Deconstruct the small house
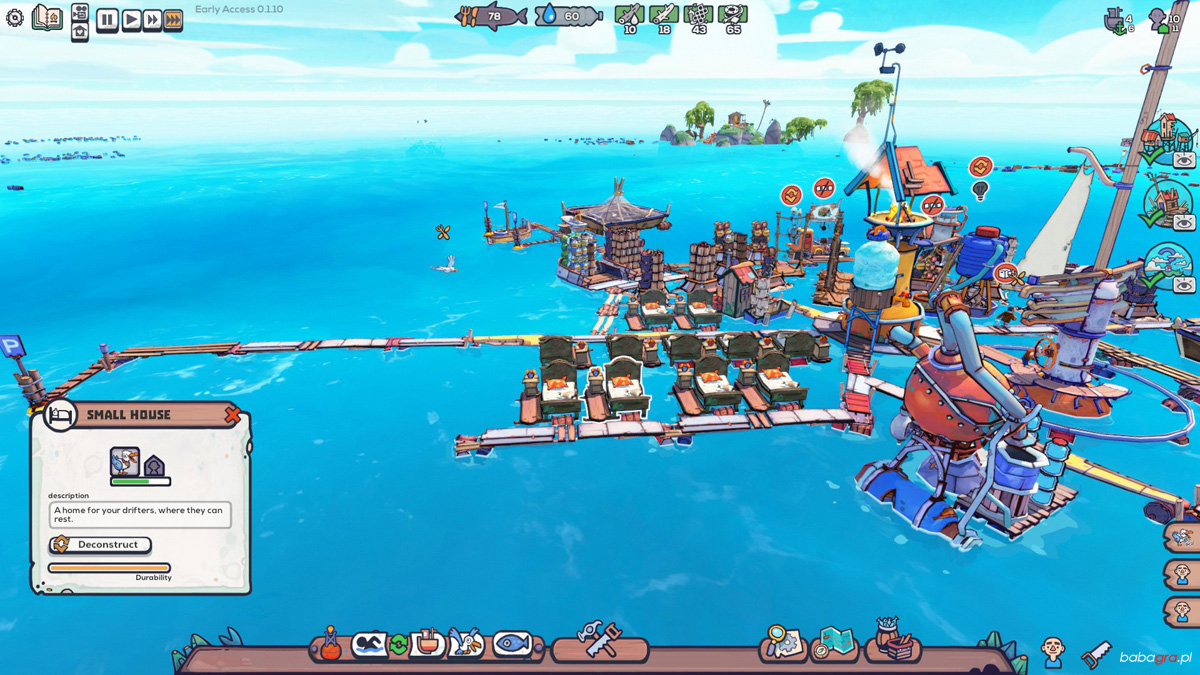 pyautogui.click(x=100, y=545)
